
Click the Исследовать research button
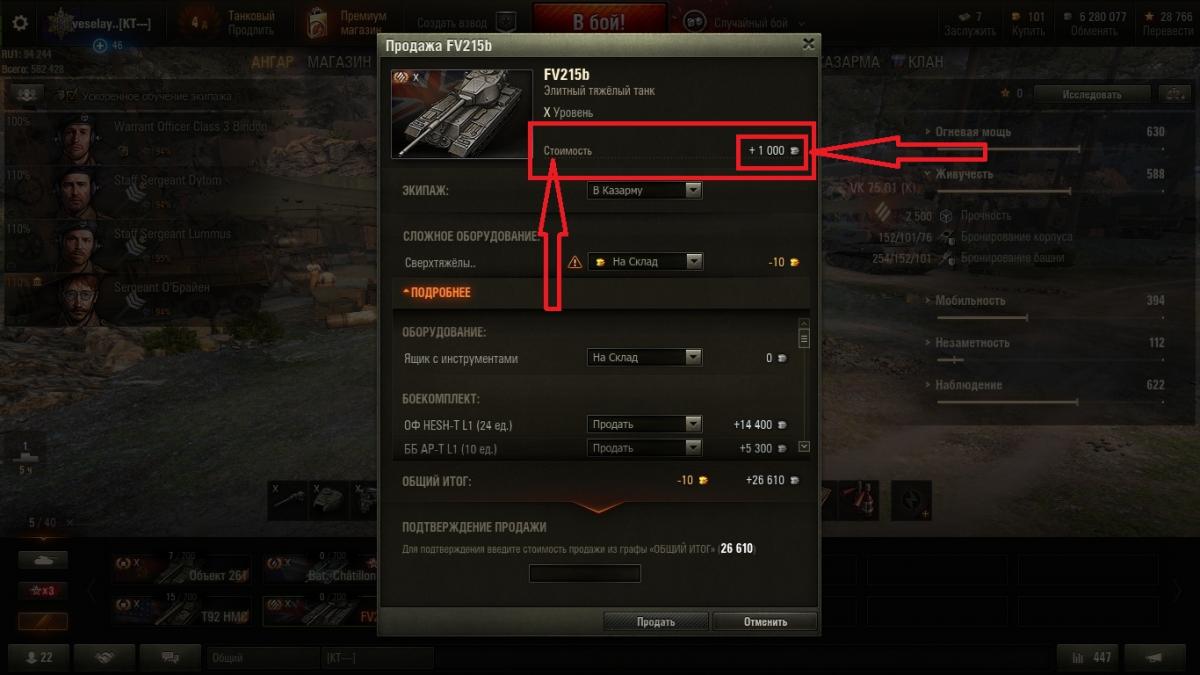[x=1091, y=94]
